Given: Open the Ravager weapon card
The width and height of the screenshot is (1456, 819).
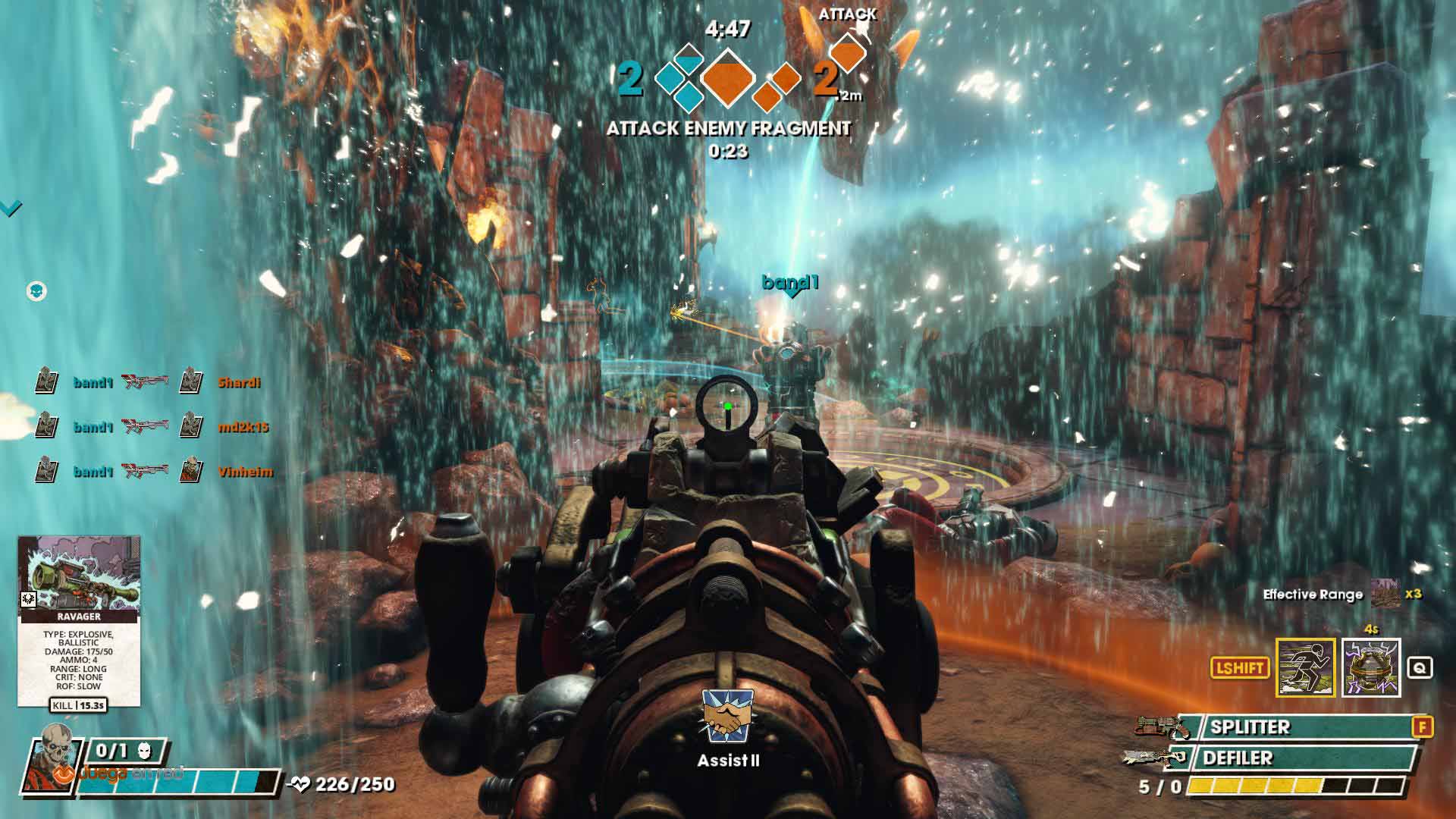Looking at the screenshot, I should [79, 620].
